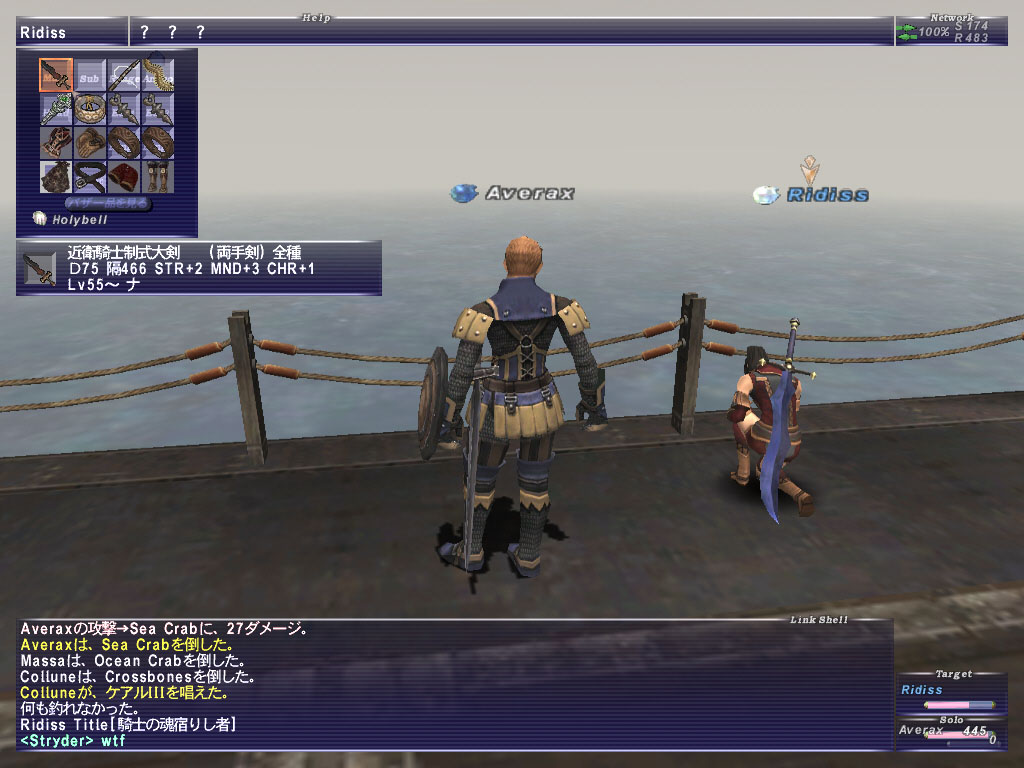Screen dimensions: 1024x768
Task: Click the バザー品を見る bazaar button
Action: (x=108, y=202)
